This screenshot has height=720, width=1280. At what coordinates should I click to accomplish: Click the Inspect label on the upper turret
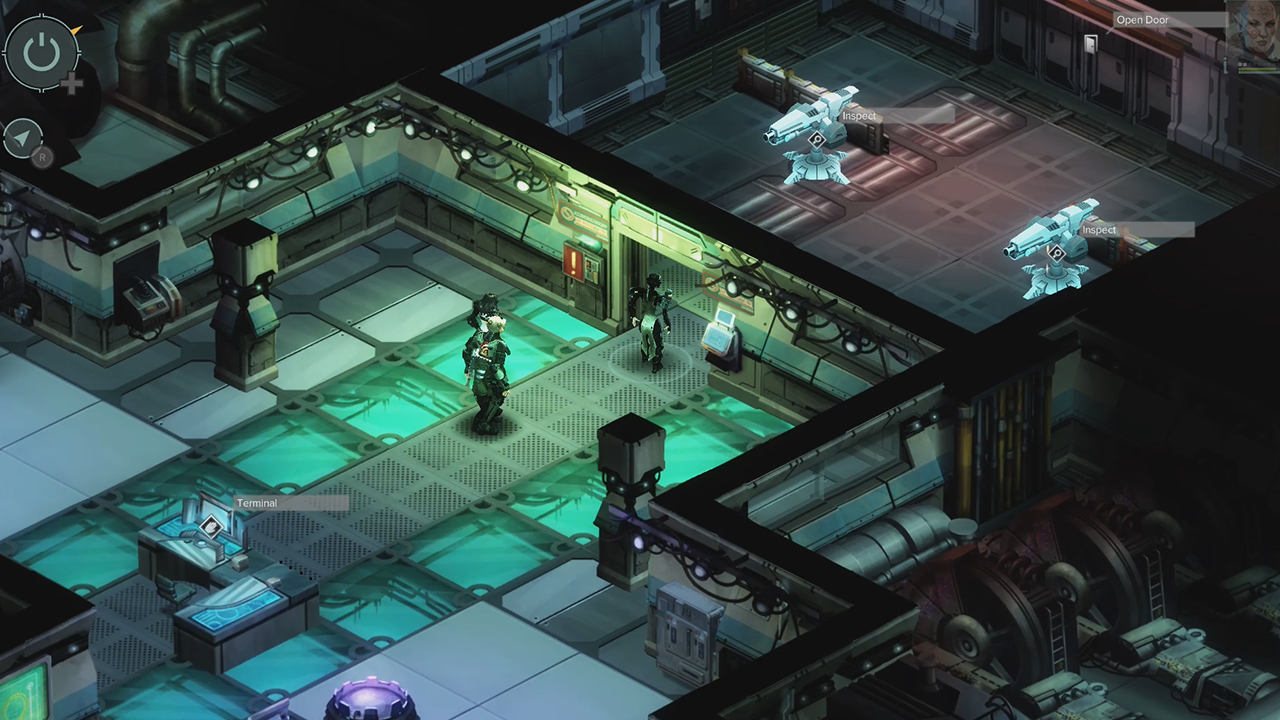click(858, 116)
